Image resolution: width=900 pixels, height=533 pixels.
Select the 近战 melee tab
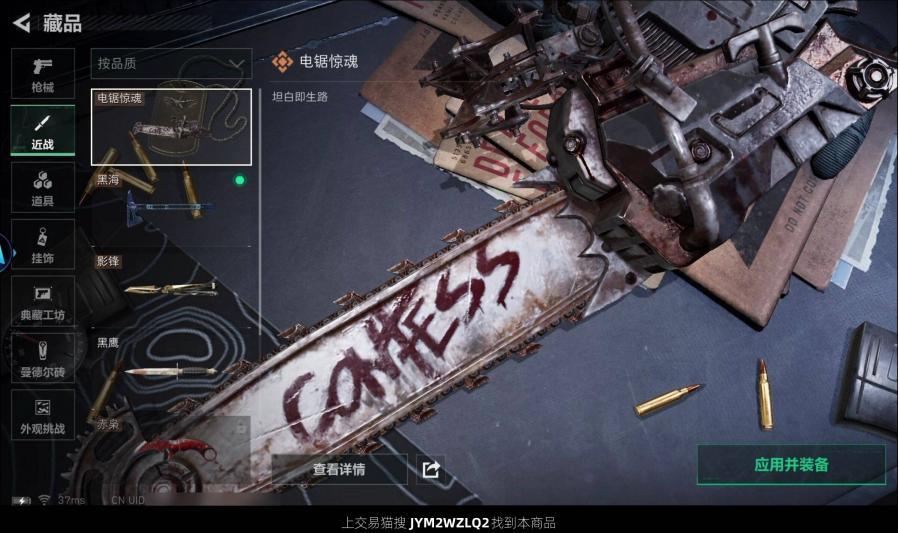click(42, 131)
